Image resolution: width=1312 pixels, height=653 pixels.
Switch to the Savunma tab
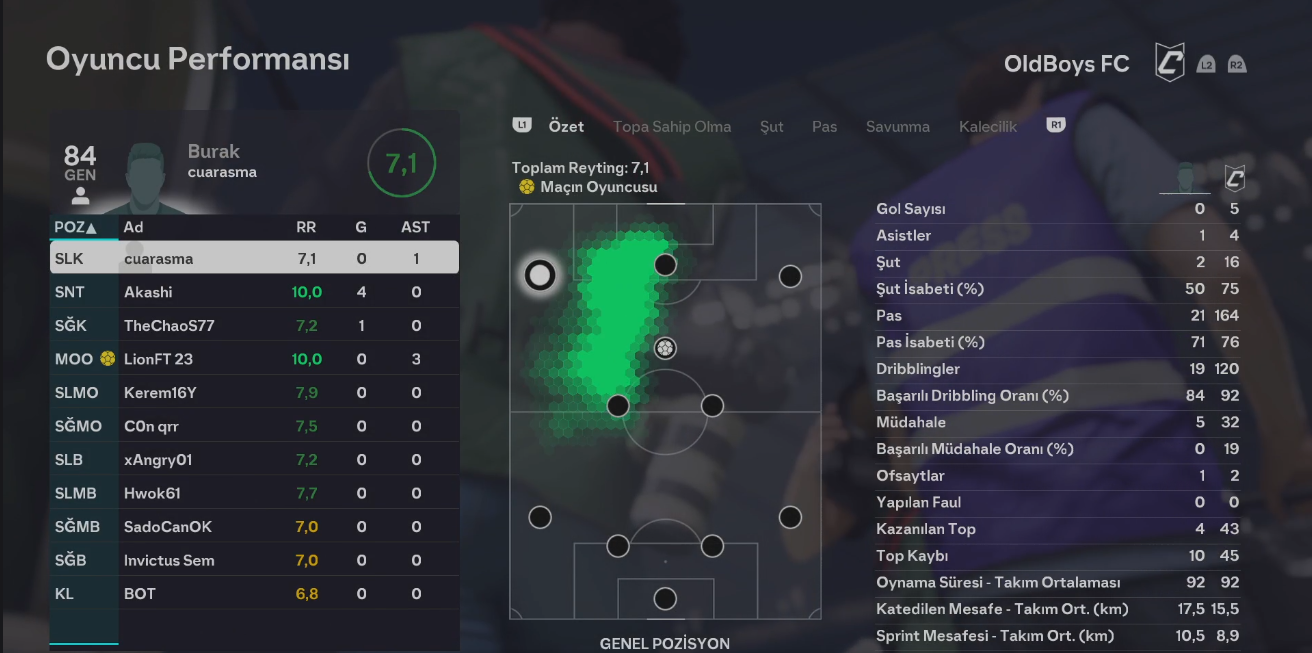[897, 127]
